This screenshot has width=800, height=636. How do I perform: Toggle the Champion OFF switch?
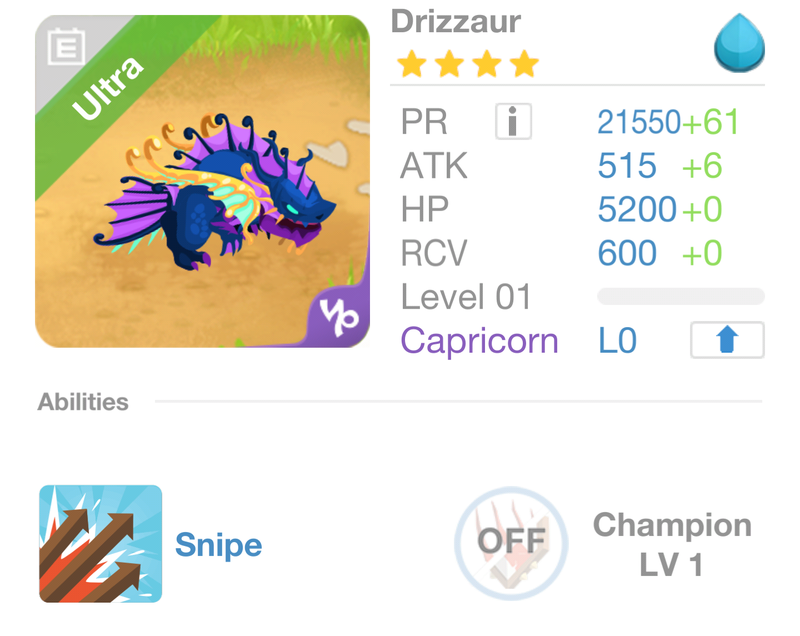tap(511, 543)
